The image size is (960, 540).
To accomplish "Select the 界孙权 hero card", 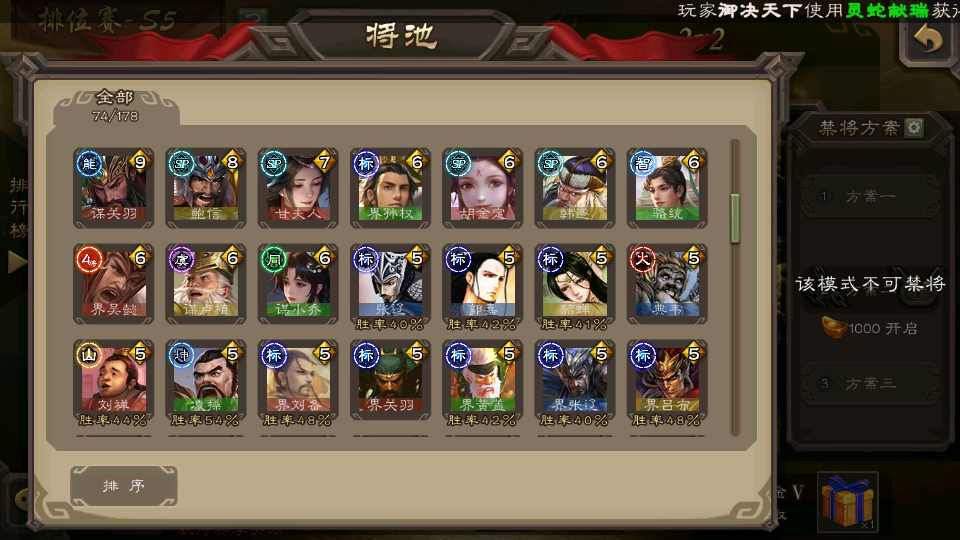I will [x=390, y=188].
